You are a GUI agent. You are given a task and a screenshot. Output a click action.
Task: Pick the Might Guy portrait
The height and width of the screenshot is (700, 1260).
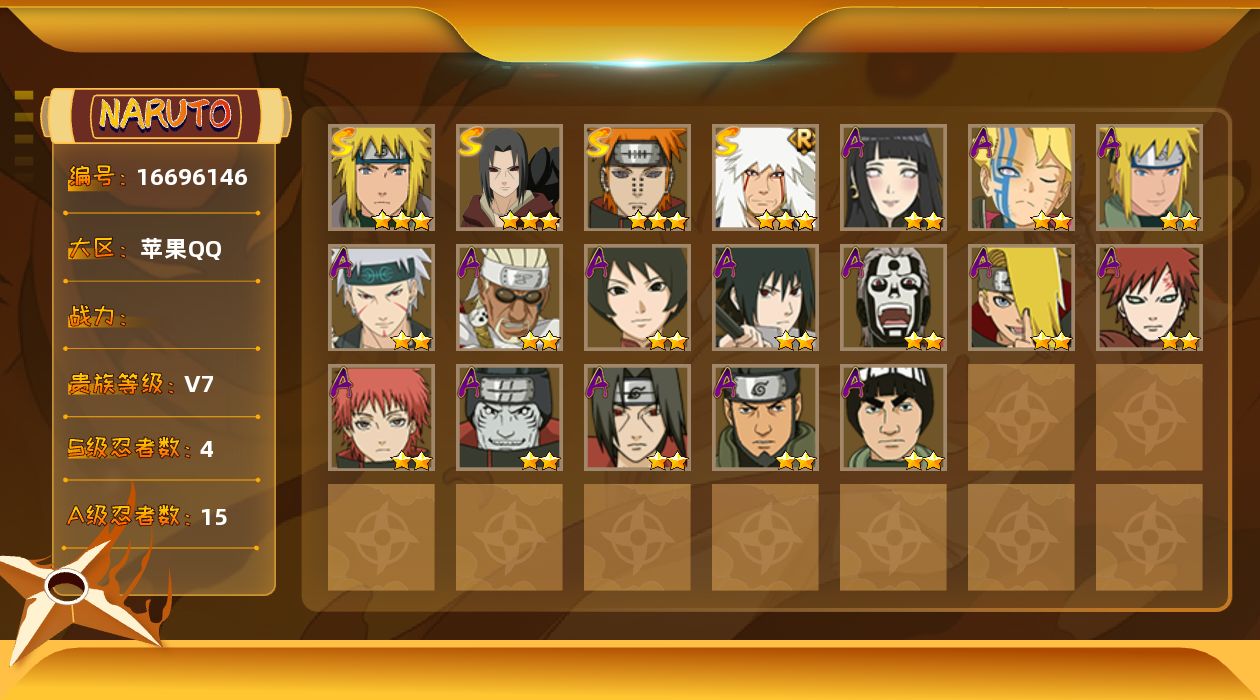point(893,417)
